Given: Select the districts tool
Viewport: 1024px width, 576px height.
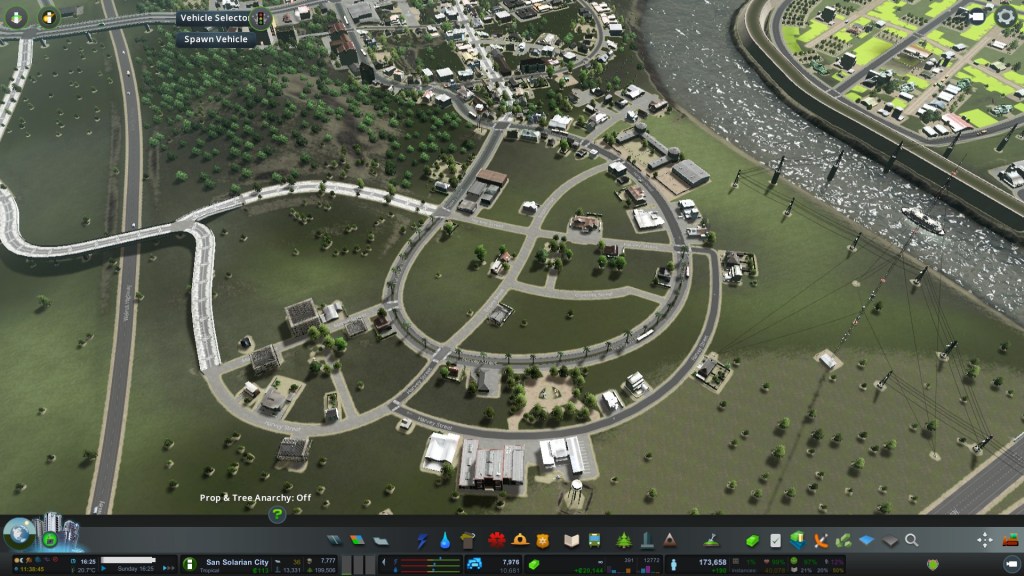Looking at the screenshot, I should [380, 540].
